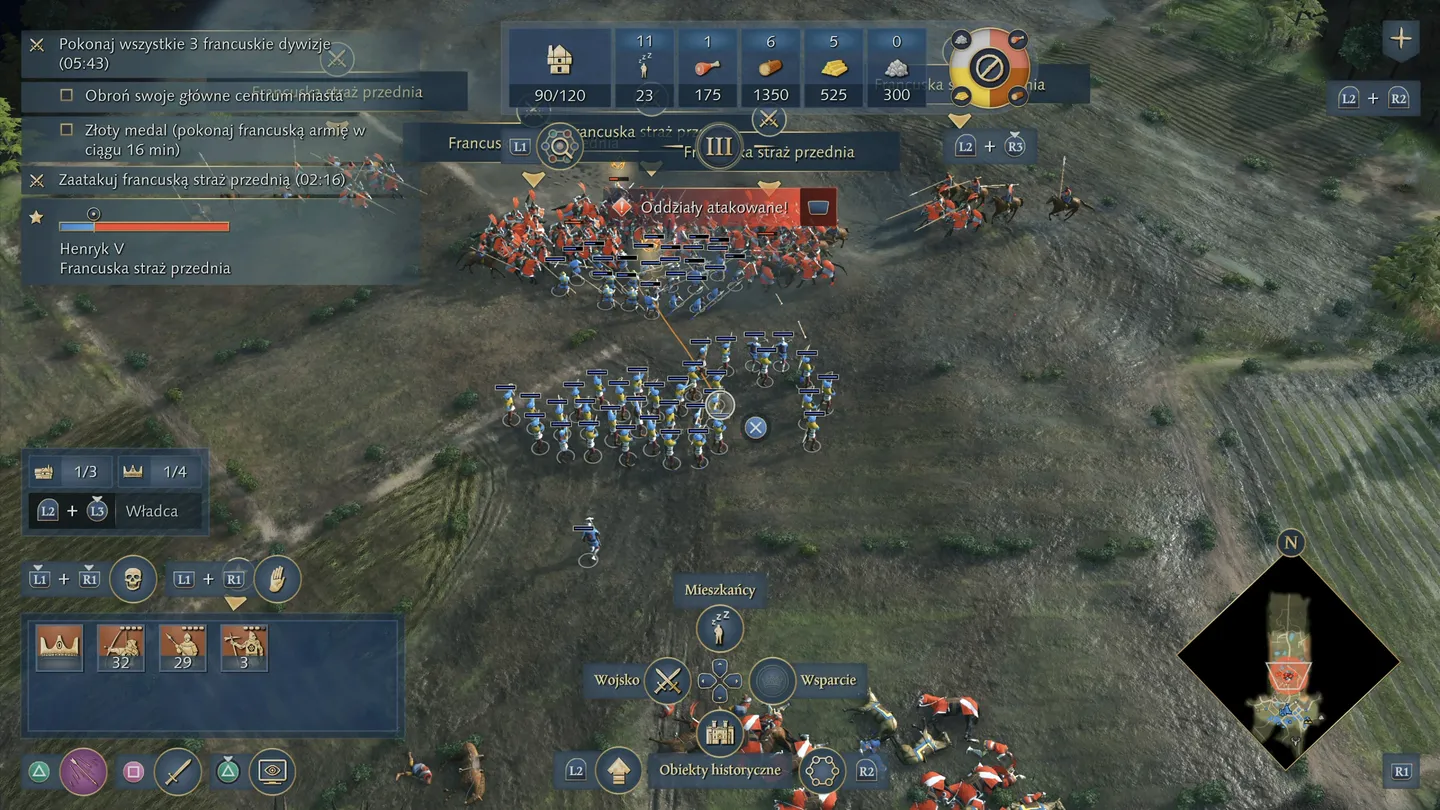Select the spearman group showing 29 units

(x=182, y=647)
